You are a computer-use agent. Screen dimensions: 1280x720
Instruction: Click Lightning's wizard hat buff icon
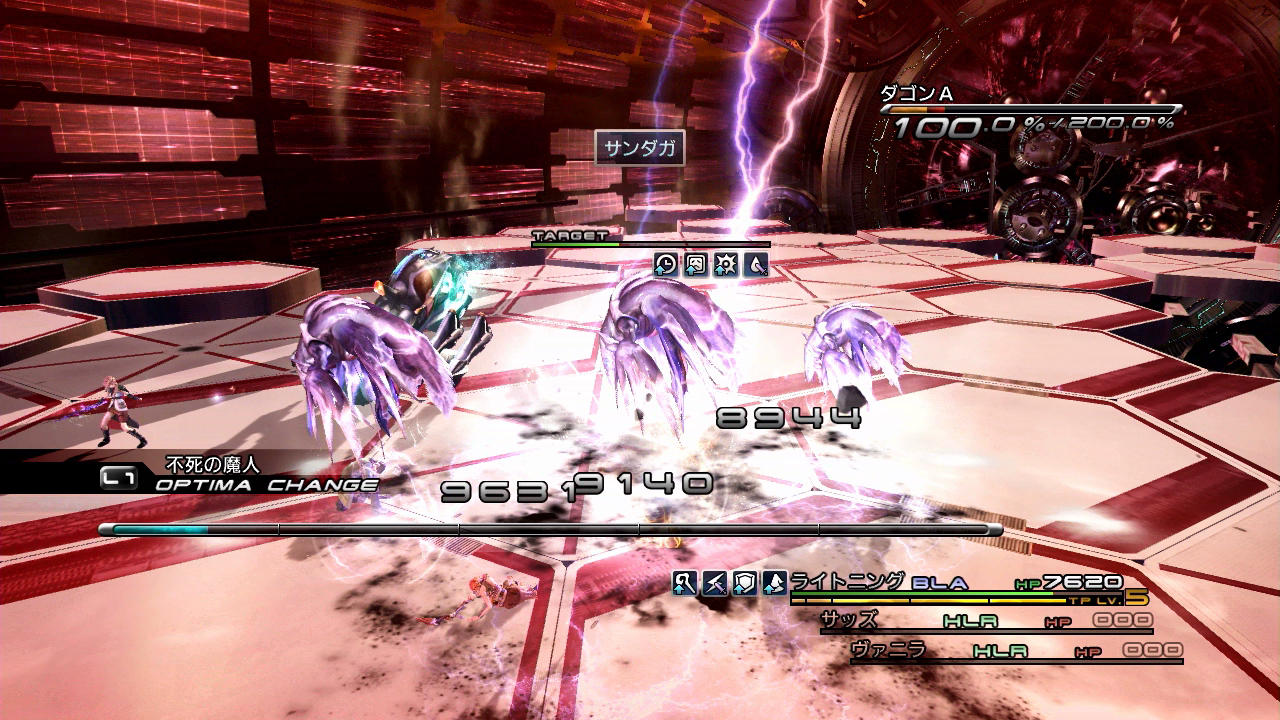(x=775, y=583)
